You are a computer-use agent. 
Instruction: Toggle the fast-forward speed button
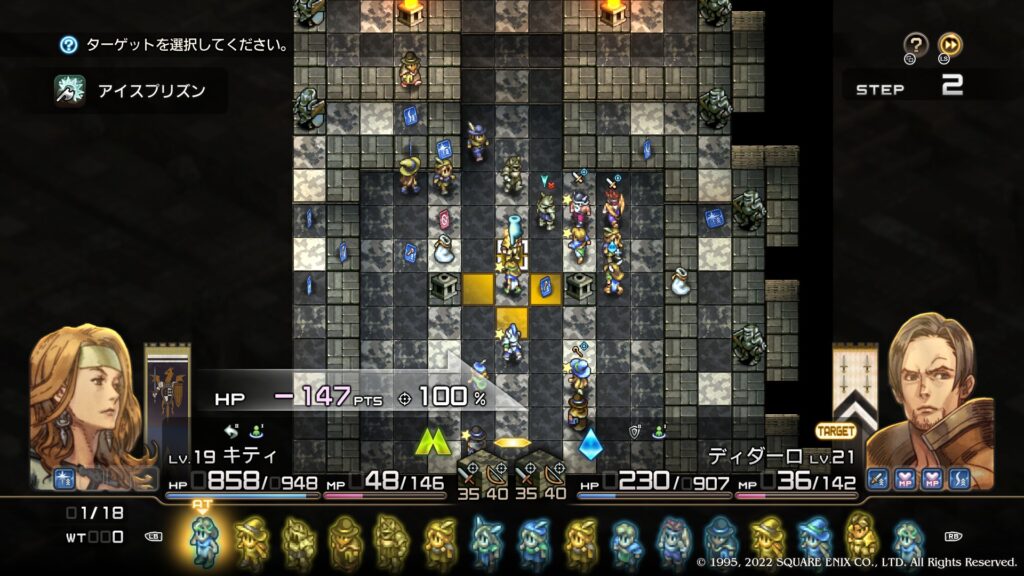[951, 44]
